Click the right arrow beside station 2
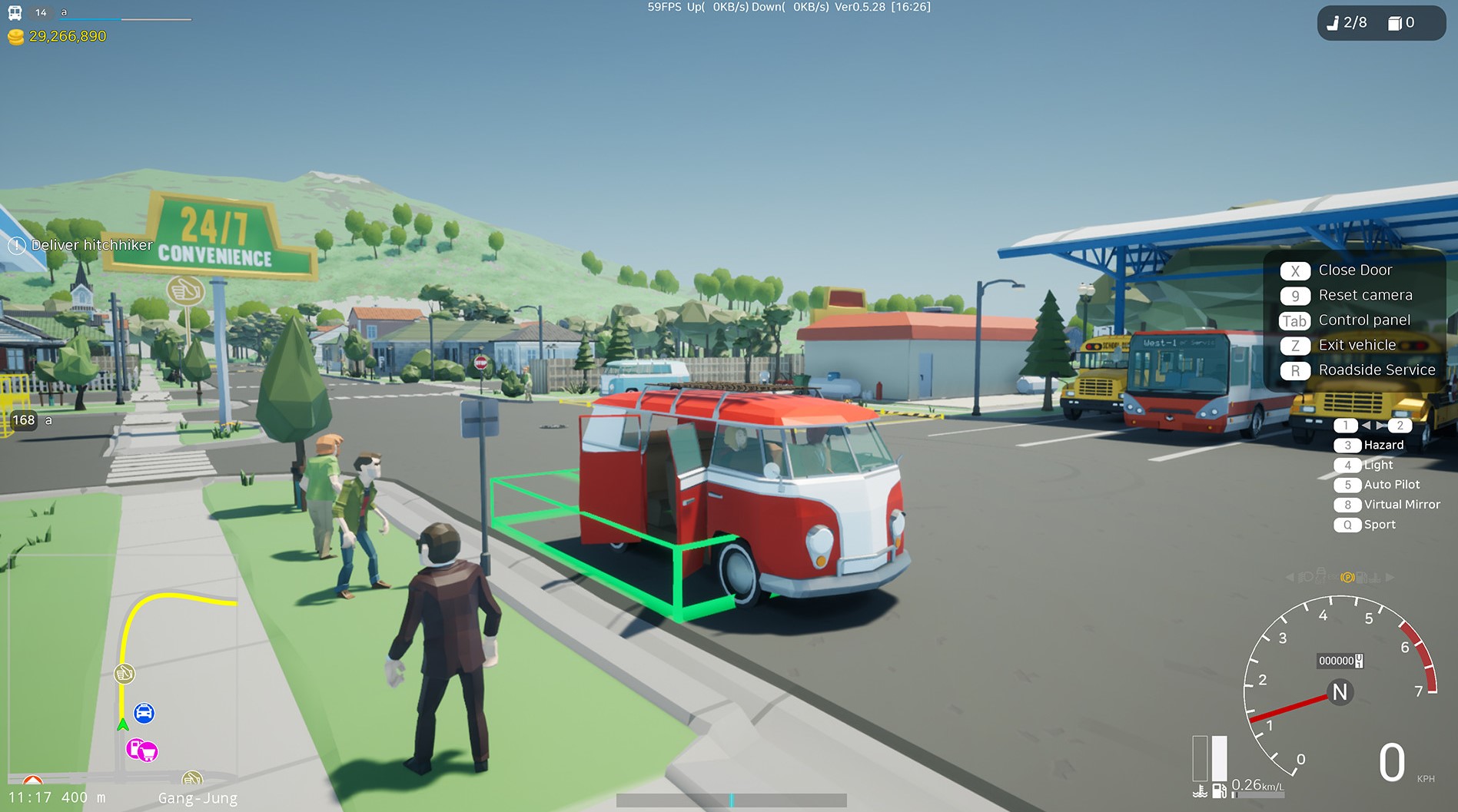The image size is (1458, 812). [1381, 425]
